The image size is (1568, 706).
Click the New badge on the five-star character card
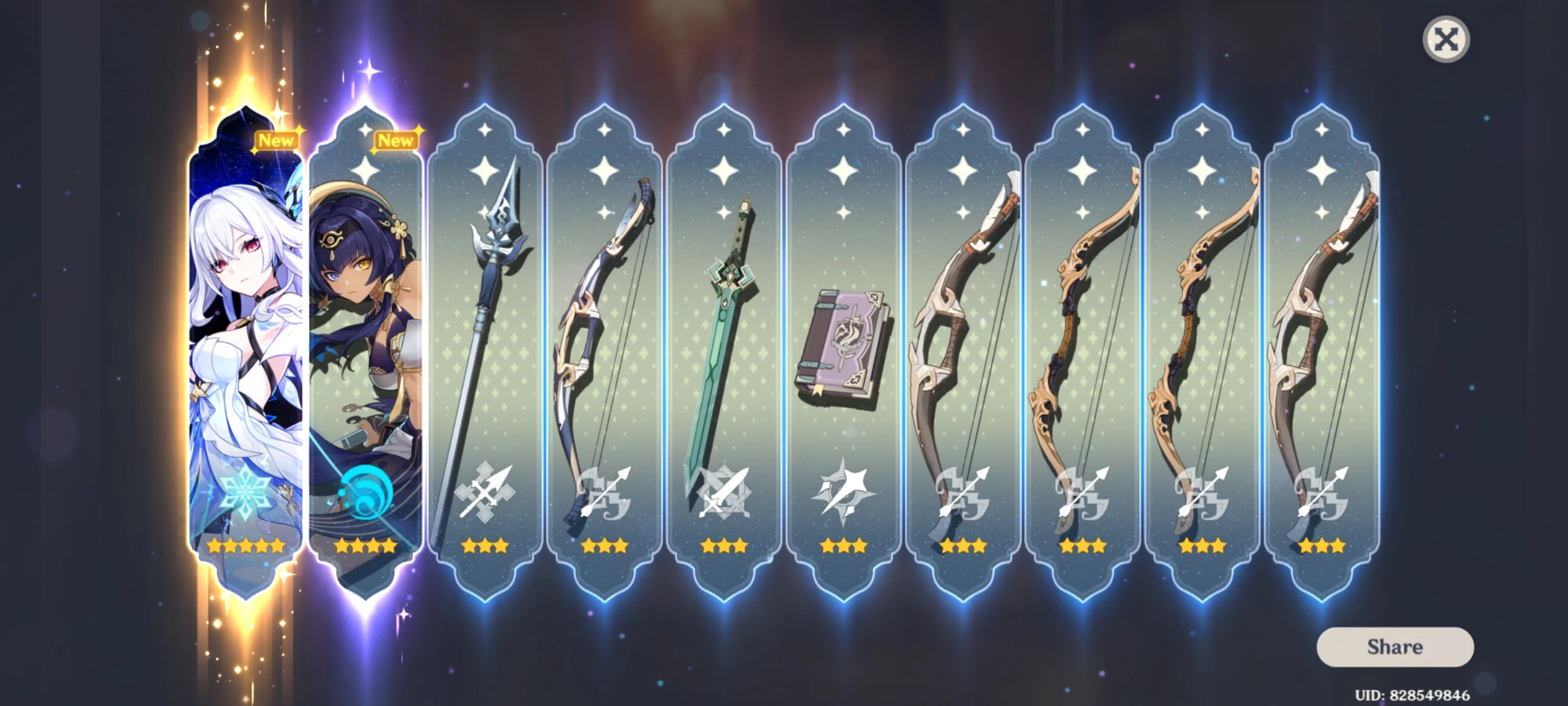coord(277,139)
